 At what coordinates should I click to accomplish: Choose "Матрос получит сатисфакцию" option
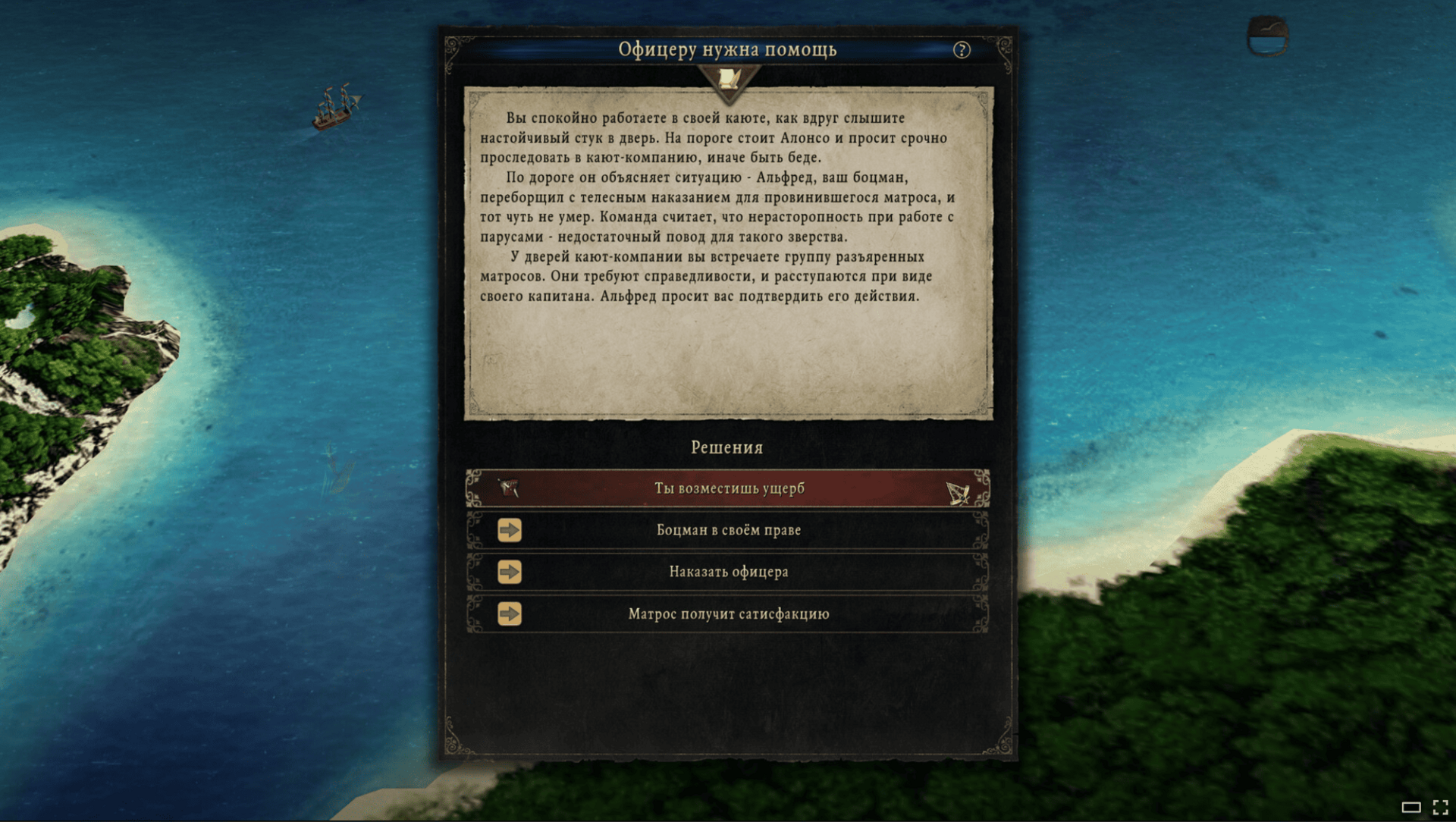click(728, 613)
